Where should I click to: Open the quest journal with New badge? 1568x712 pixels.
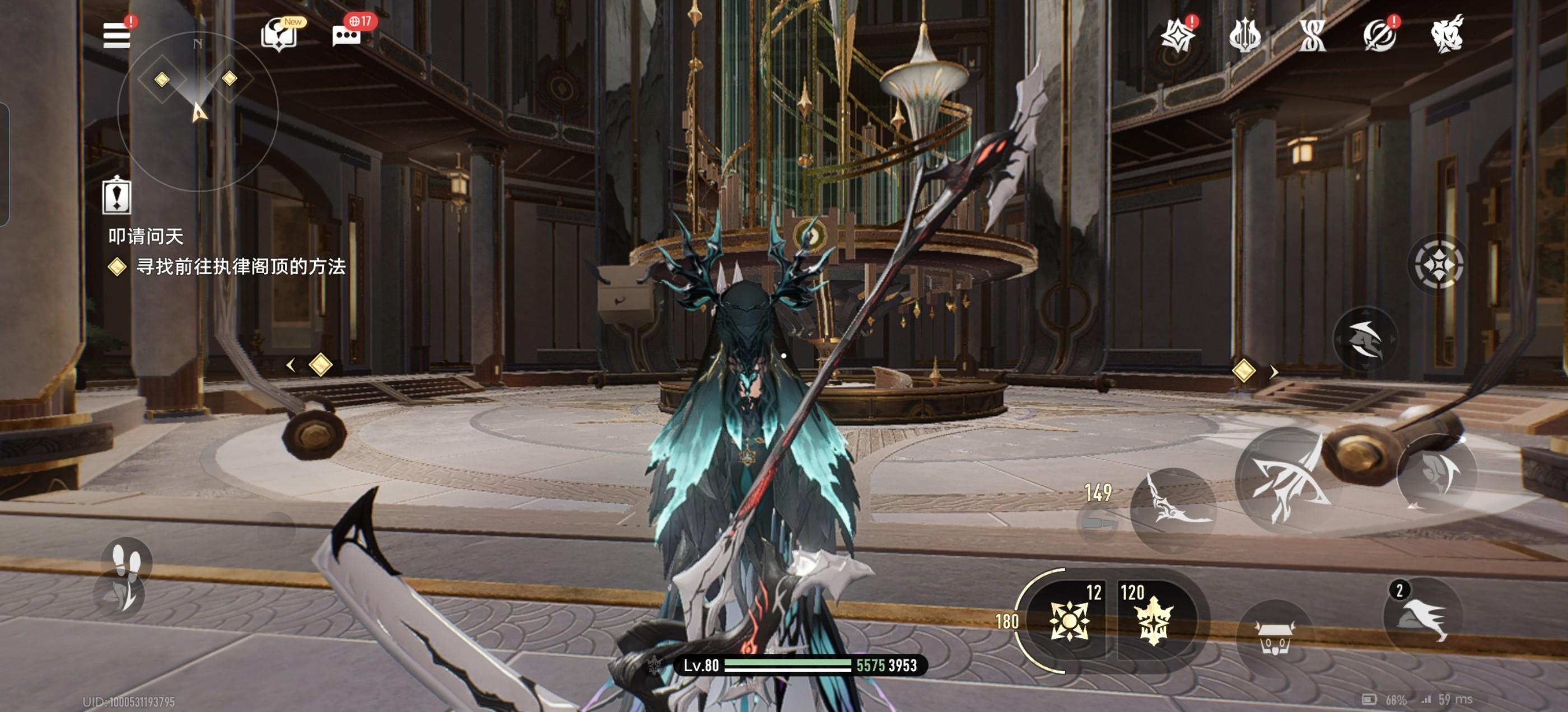[279, 35]
